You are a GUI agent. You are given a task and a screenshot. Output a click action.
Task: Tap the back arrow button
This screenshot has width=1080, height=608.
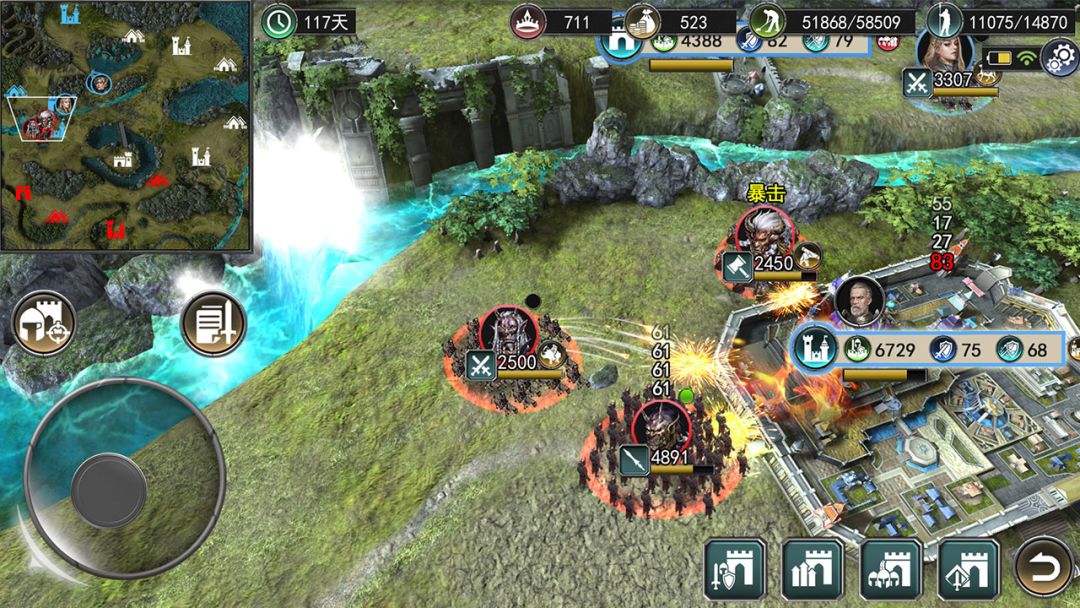[1045, 569]
